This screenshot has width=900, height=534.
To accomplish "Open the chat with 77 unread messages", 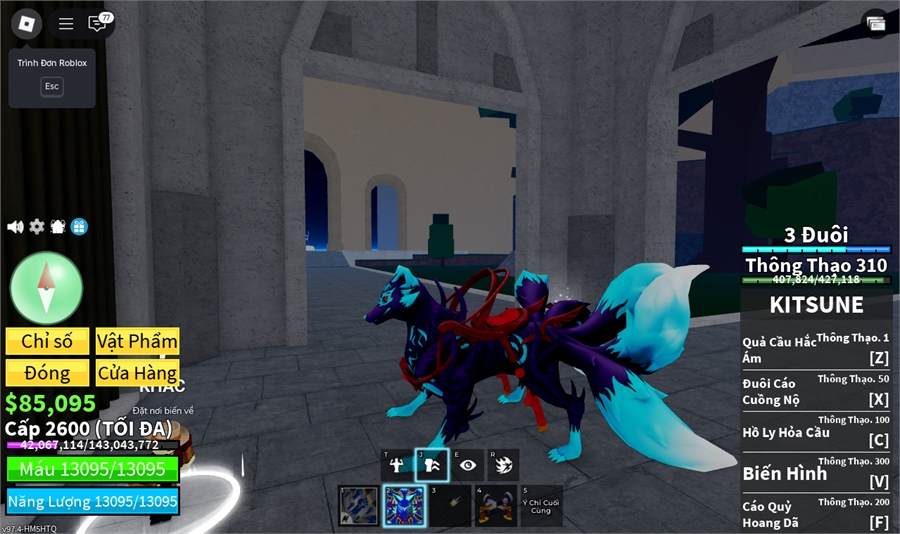I will tap(98, 24).
